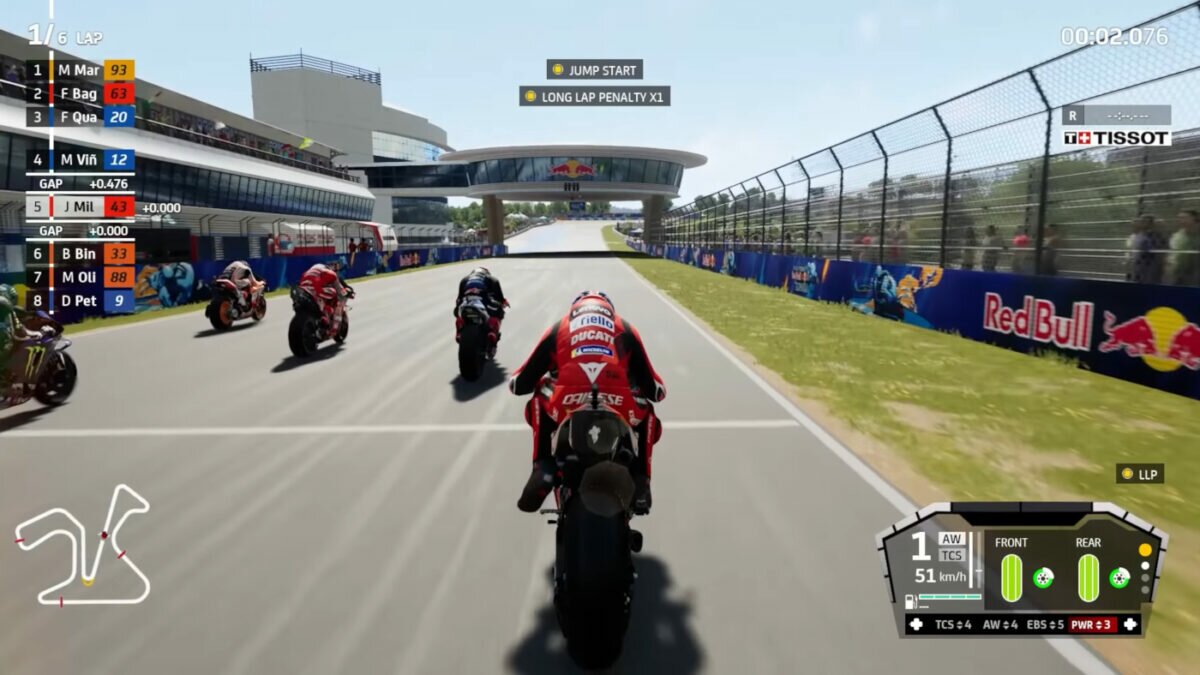Pick B Bin in the rider standings

point(80,254)
